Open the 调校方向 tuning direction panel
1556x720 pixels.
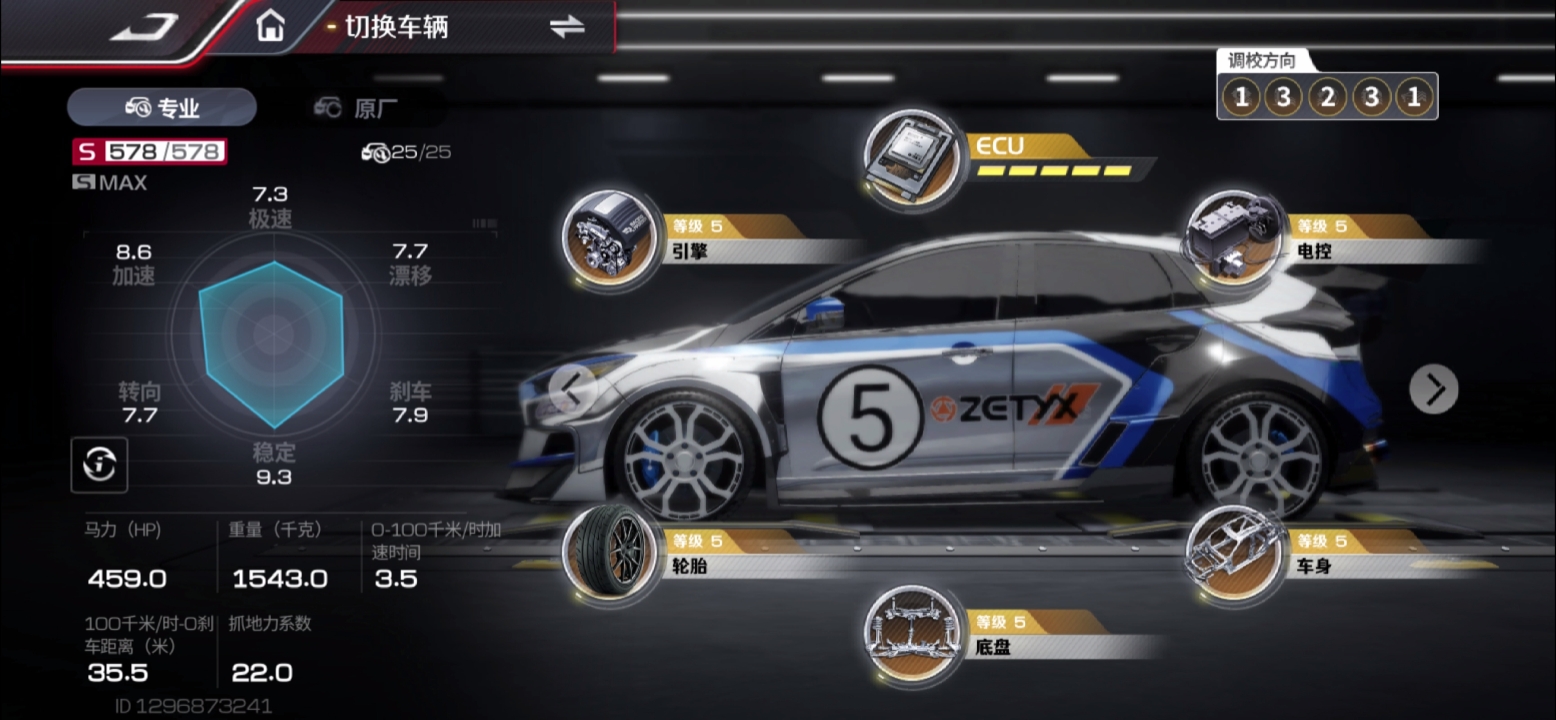pos(1326,97)
